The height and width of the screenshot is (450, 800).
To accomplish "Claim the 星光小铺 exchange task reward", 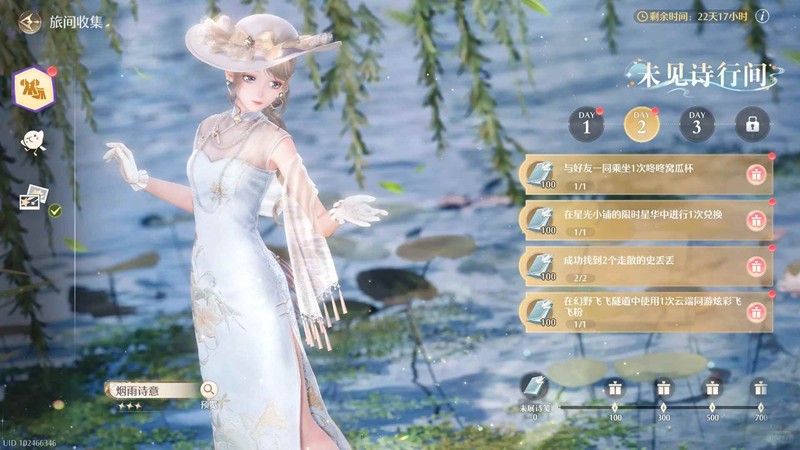I will tap(756, 221).
